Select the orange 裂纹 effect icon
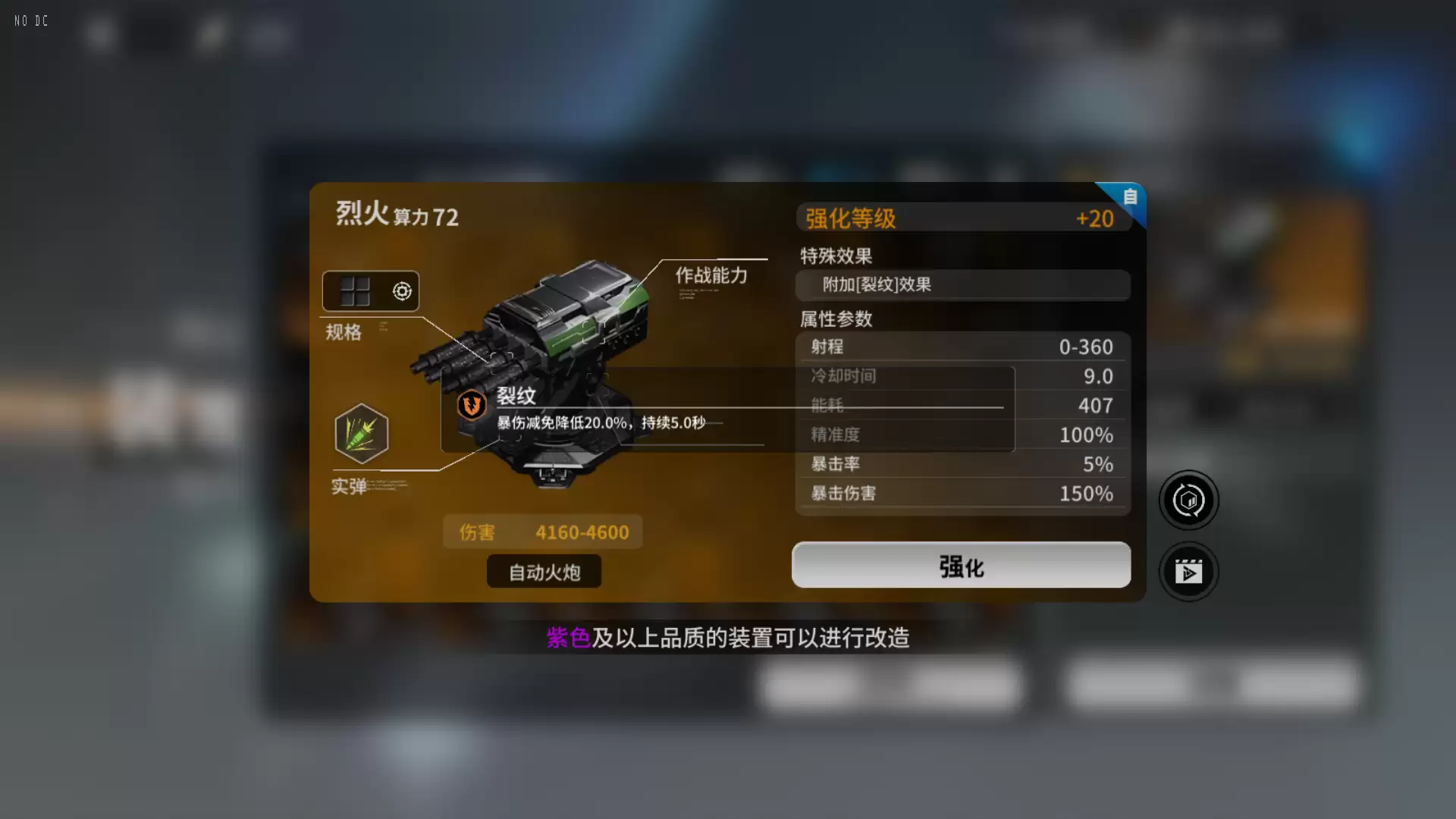Image resolution: width=1456 pixels, height=819 pixels. pos(470,405)
